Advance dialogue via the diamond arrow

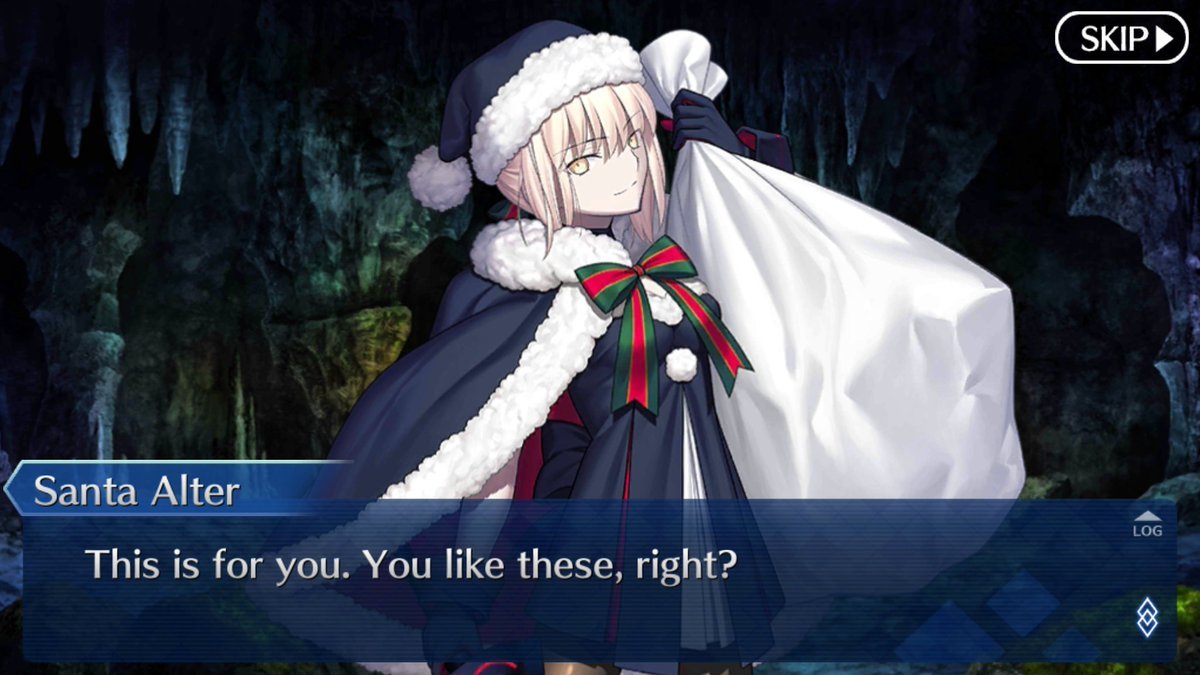coord(1147,616)
